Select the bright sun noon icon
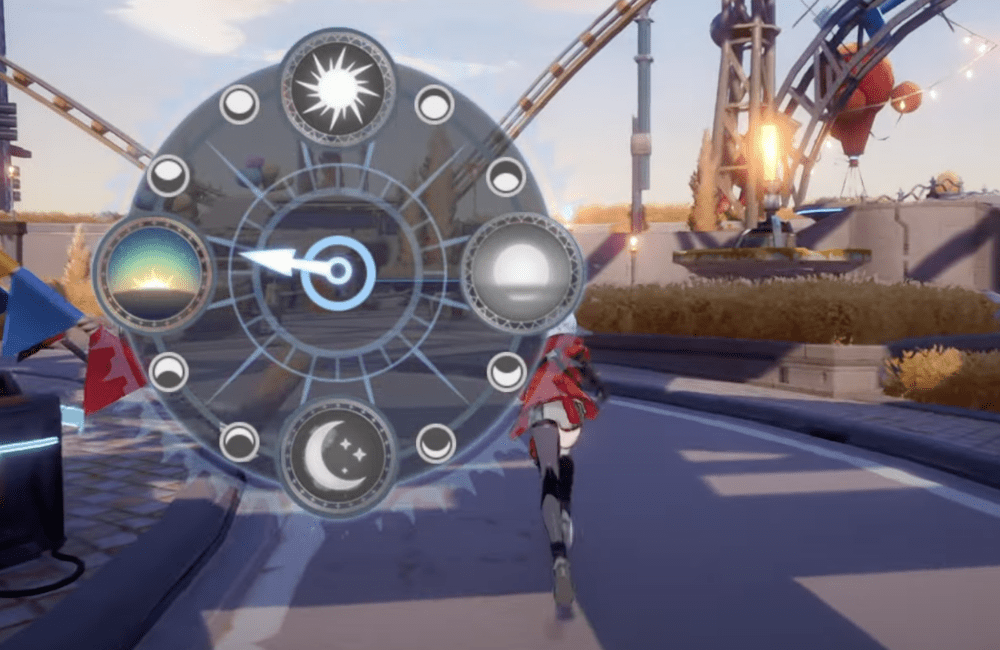The image size is (1000, 650). coord(338,87)
